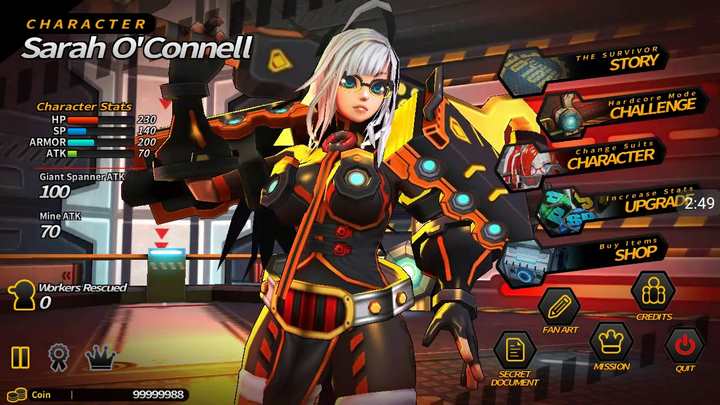Show the Mission list
720x405 pixels.
610,343
